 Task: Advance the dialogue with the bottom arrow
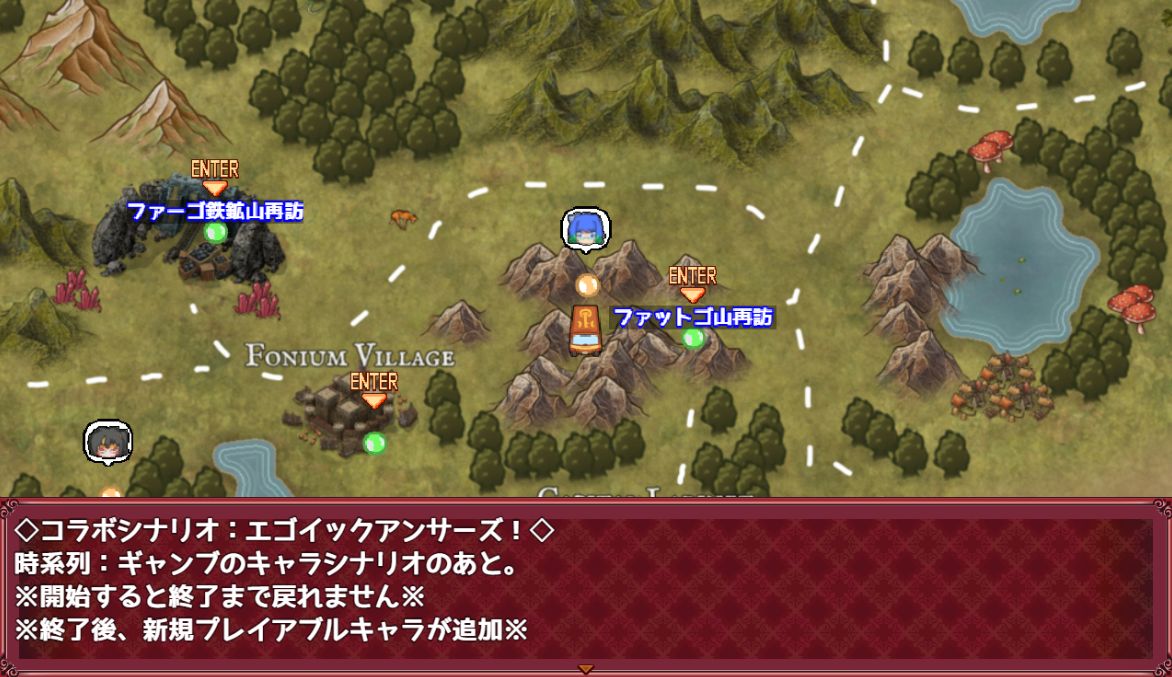coord(586,668)
